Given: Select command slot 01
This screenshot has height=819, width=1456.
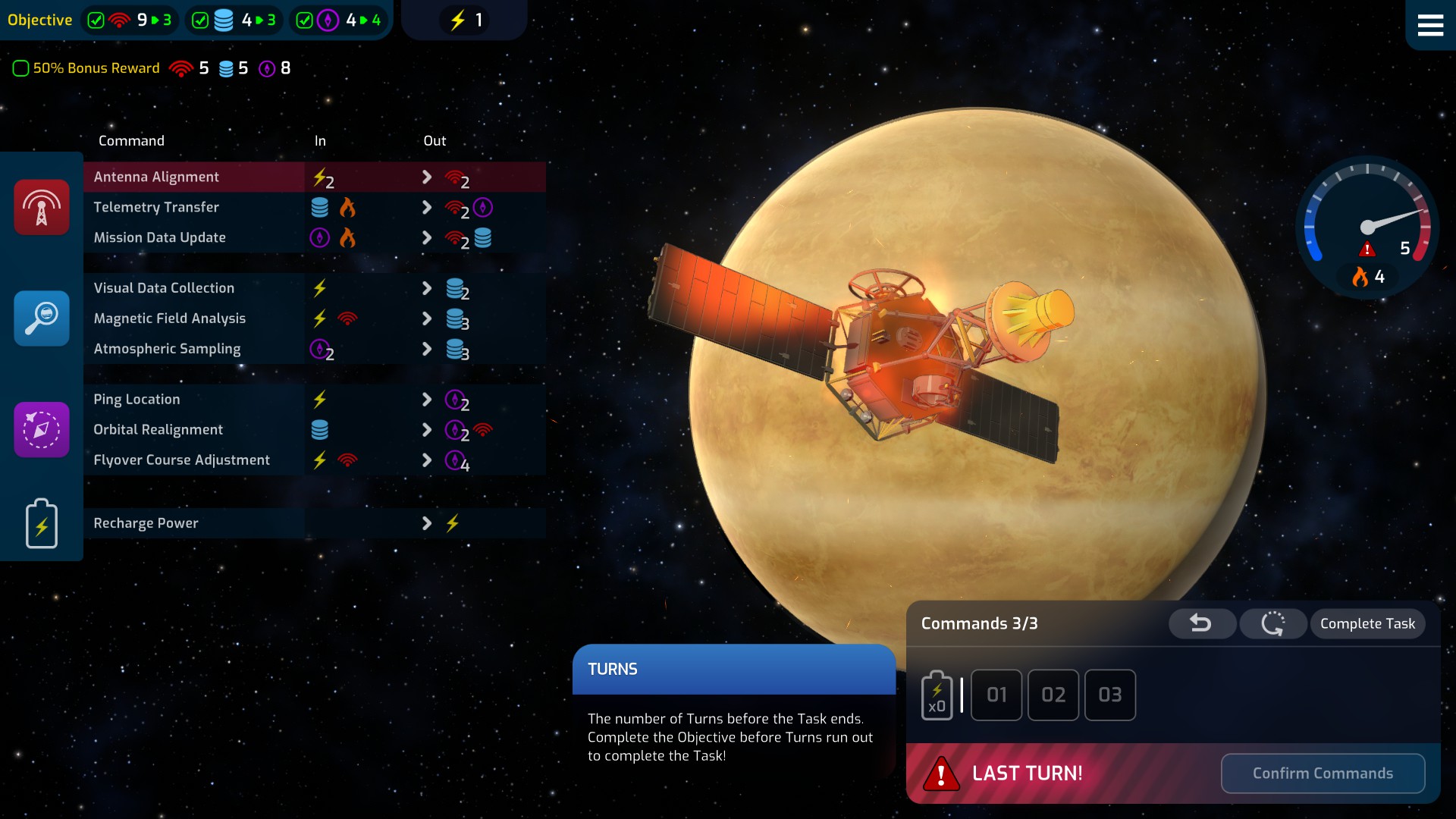Looking at the screenshot, I should point(996,695).
